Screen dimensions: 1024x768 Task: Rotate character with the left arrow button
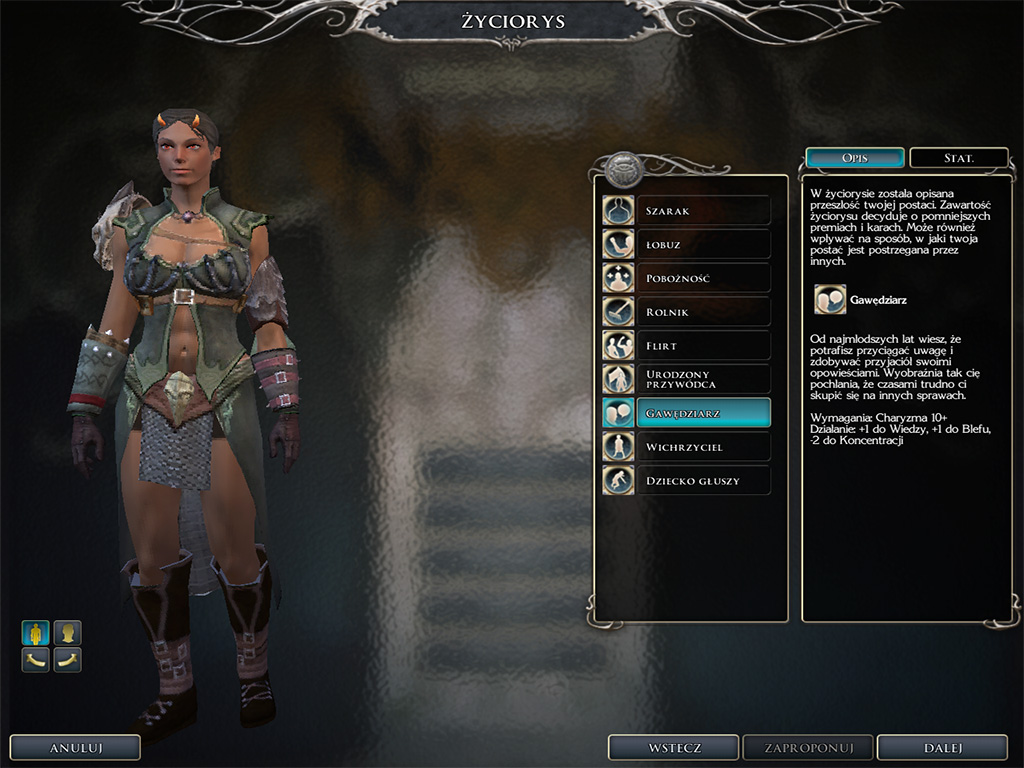pyautogui.click(x=36, y=660)
